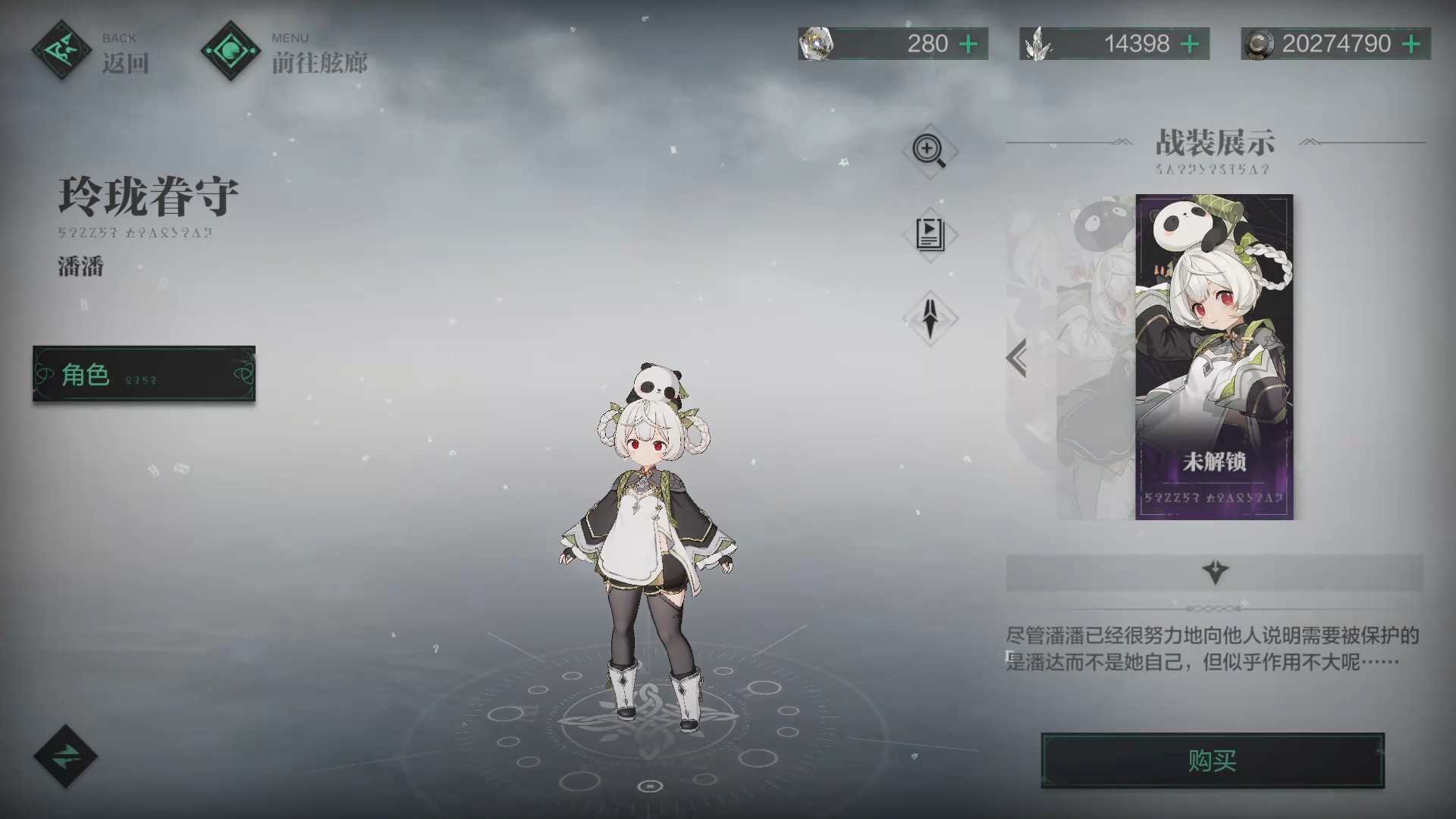Select the locked 未解锁 outfit card
The image size is (1456, 819).
click(x=1213, y=356)
